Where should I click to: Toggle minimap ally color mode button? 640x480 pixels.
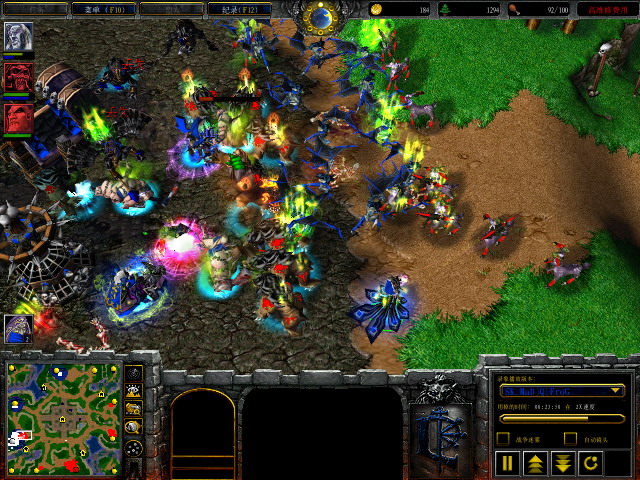click(x=134, y=410)
